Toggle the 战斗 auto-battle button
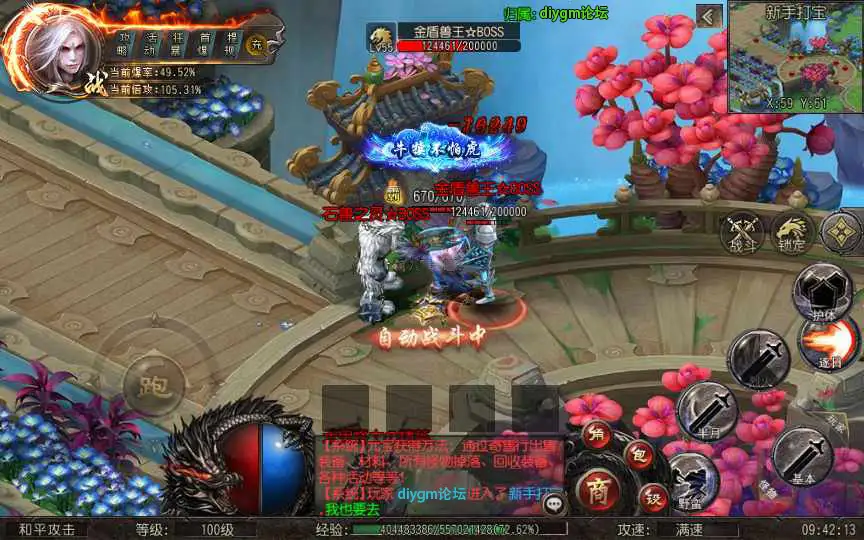 (742, 233)
